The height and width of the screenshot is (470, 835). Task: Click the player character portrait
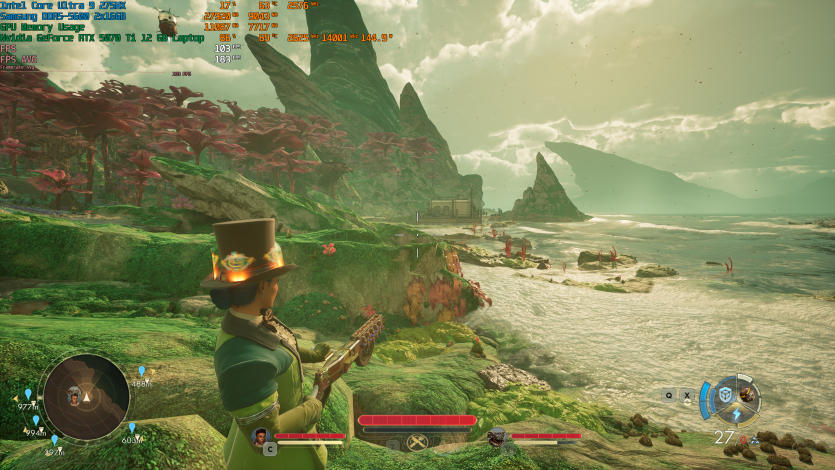(x=261, y=436)
